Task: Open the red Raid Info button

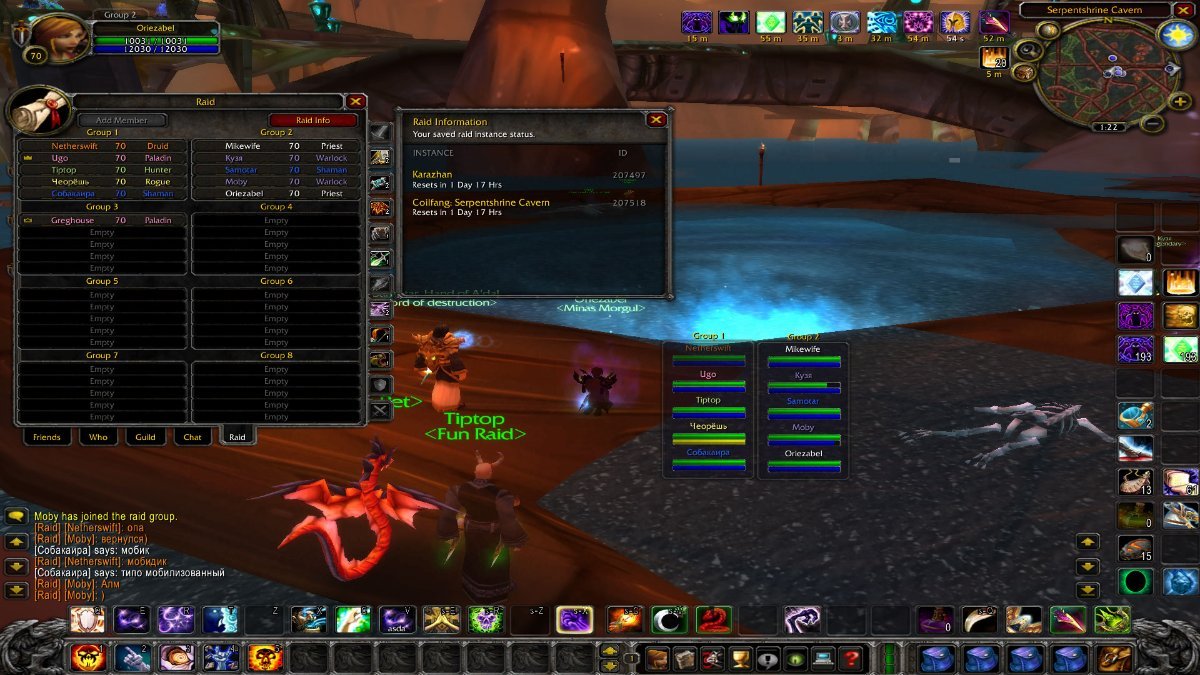Action: click(x=313, y=120)
